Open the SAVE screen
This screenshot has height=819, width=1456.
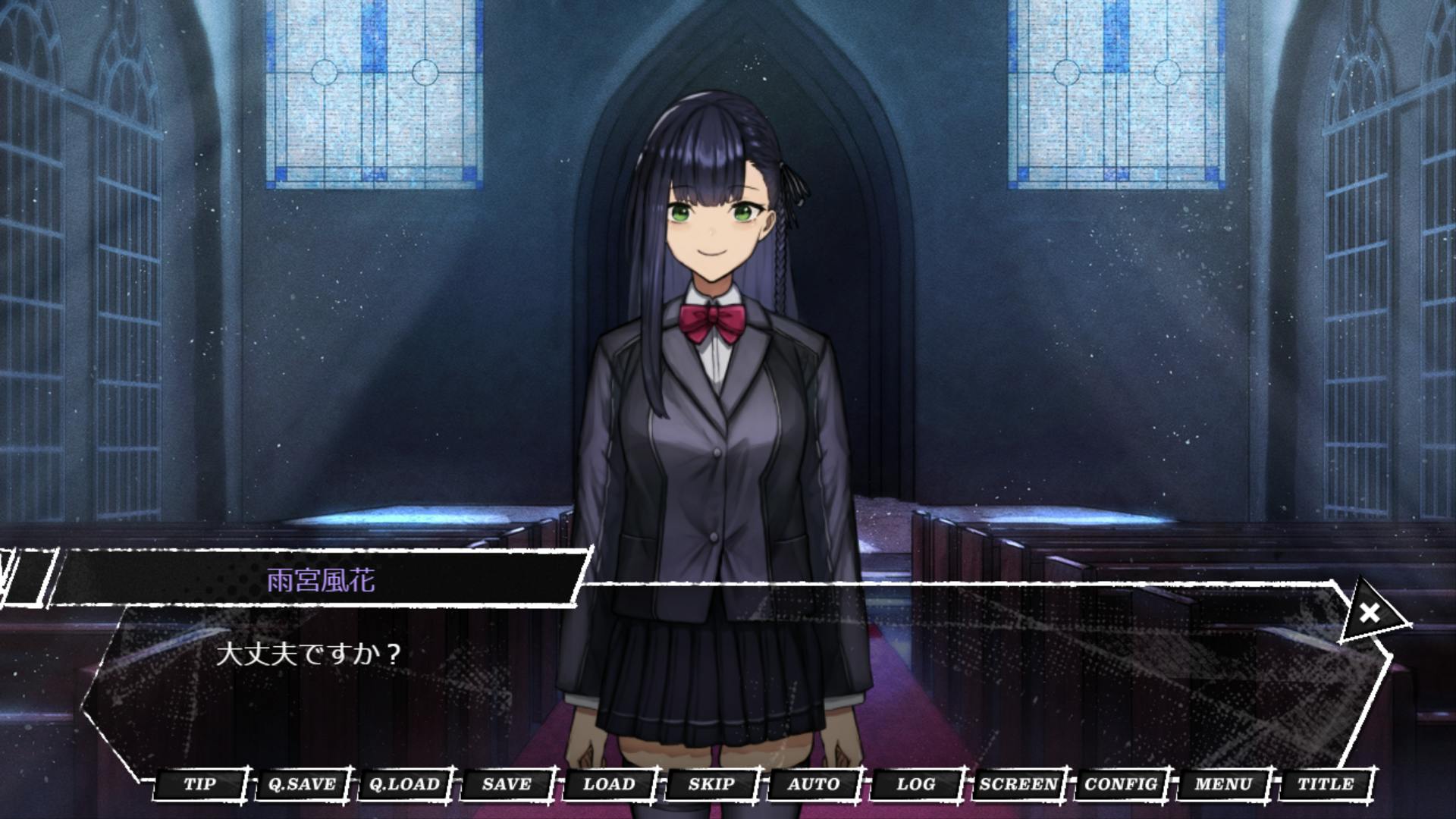pos(507,784)
